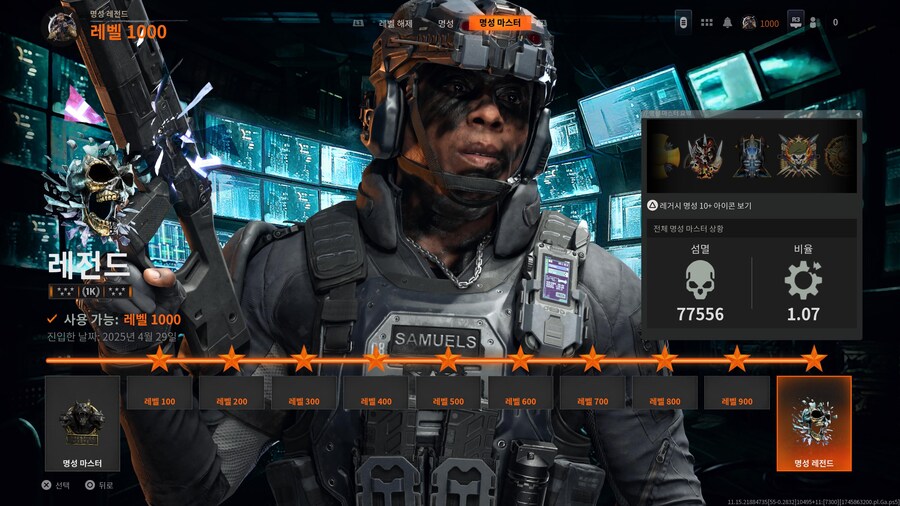
Task: Open the notifications bell icon
Action: [728, 22]
